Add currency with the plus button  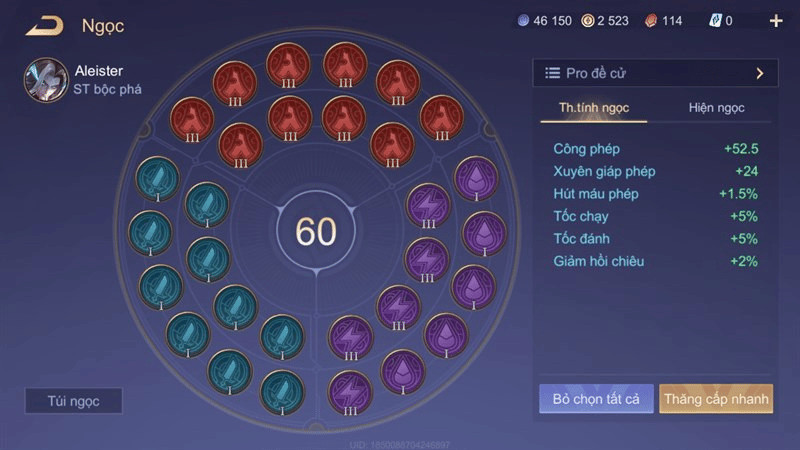pyautogui.click(x=776, y=21)
